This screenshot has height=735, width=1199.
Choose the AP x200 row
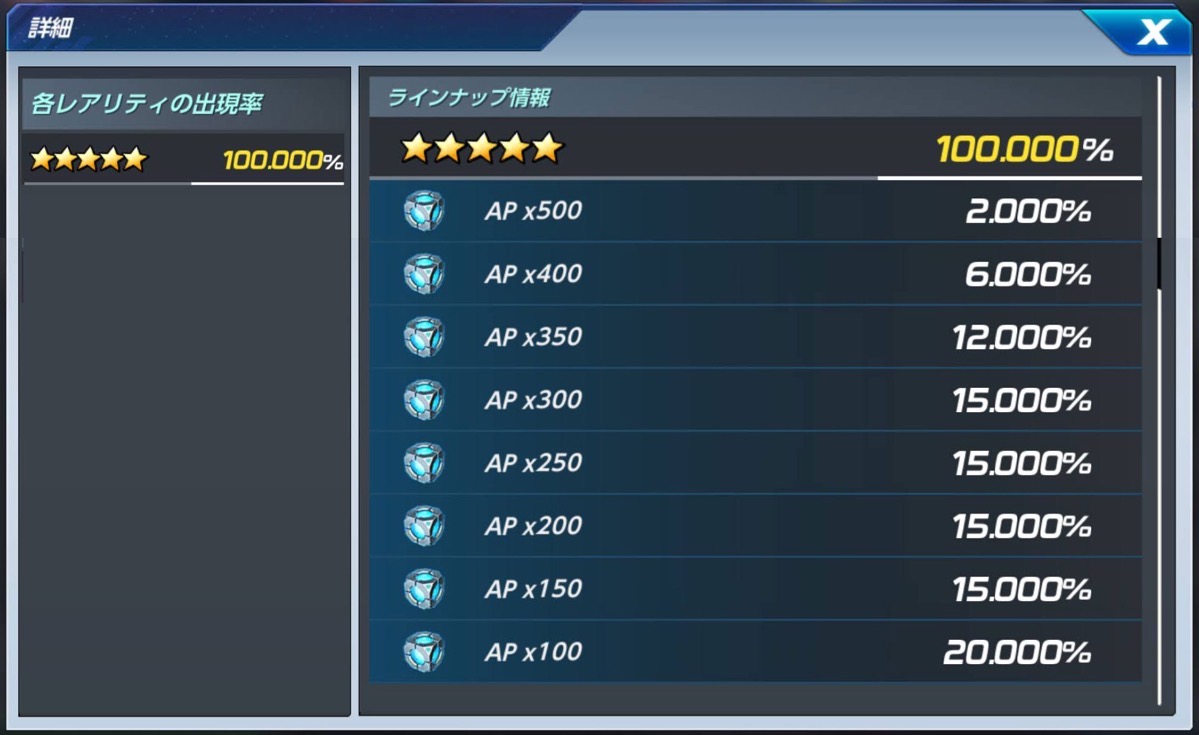point(755,527)
